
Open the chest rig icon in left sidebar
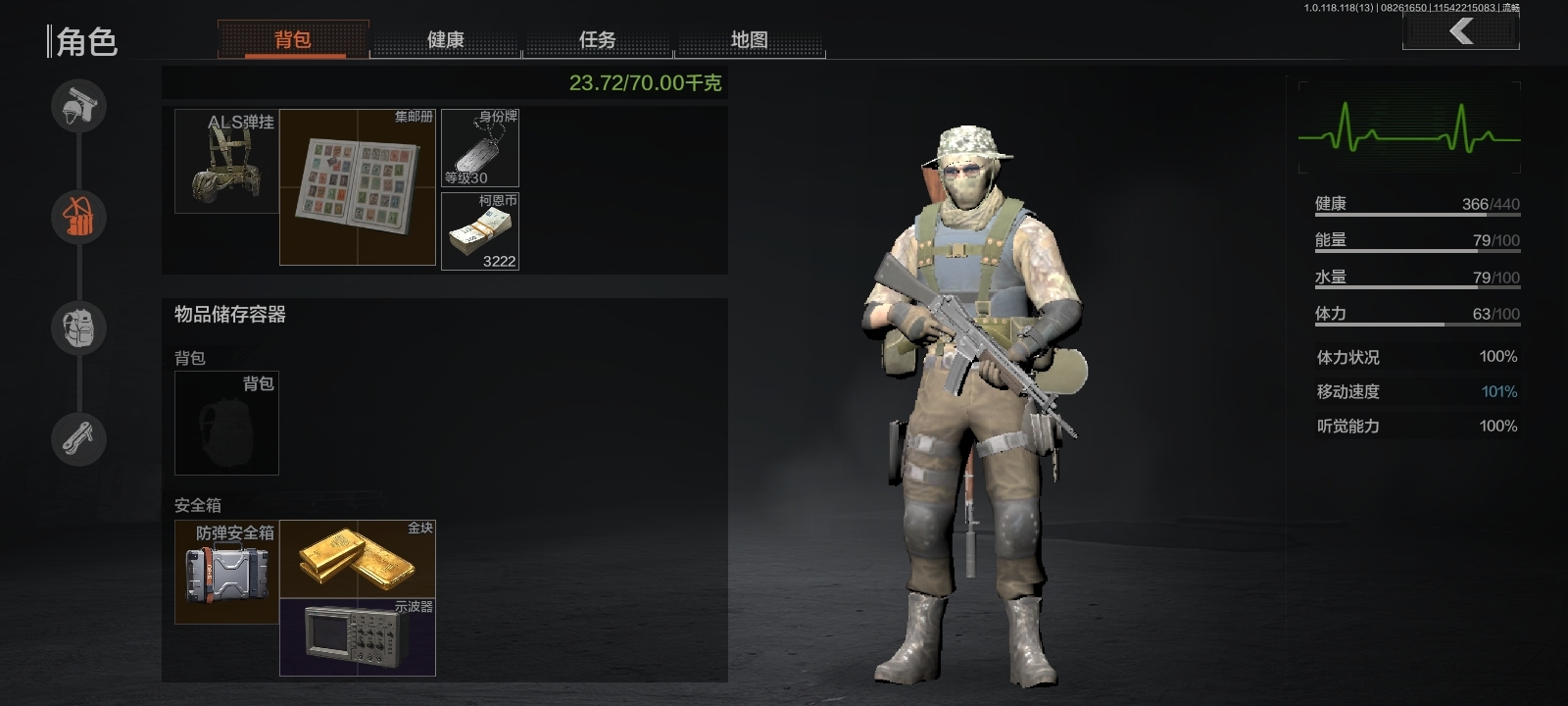coord(78,218)
